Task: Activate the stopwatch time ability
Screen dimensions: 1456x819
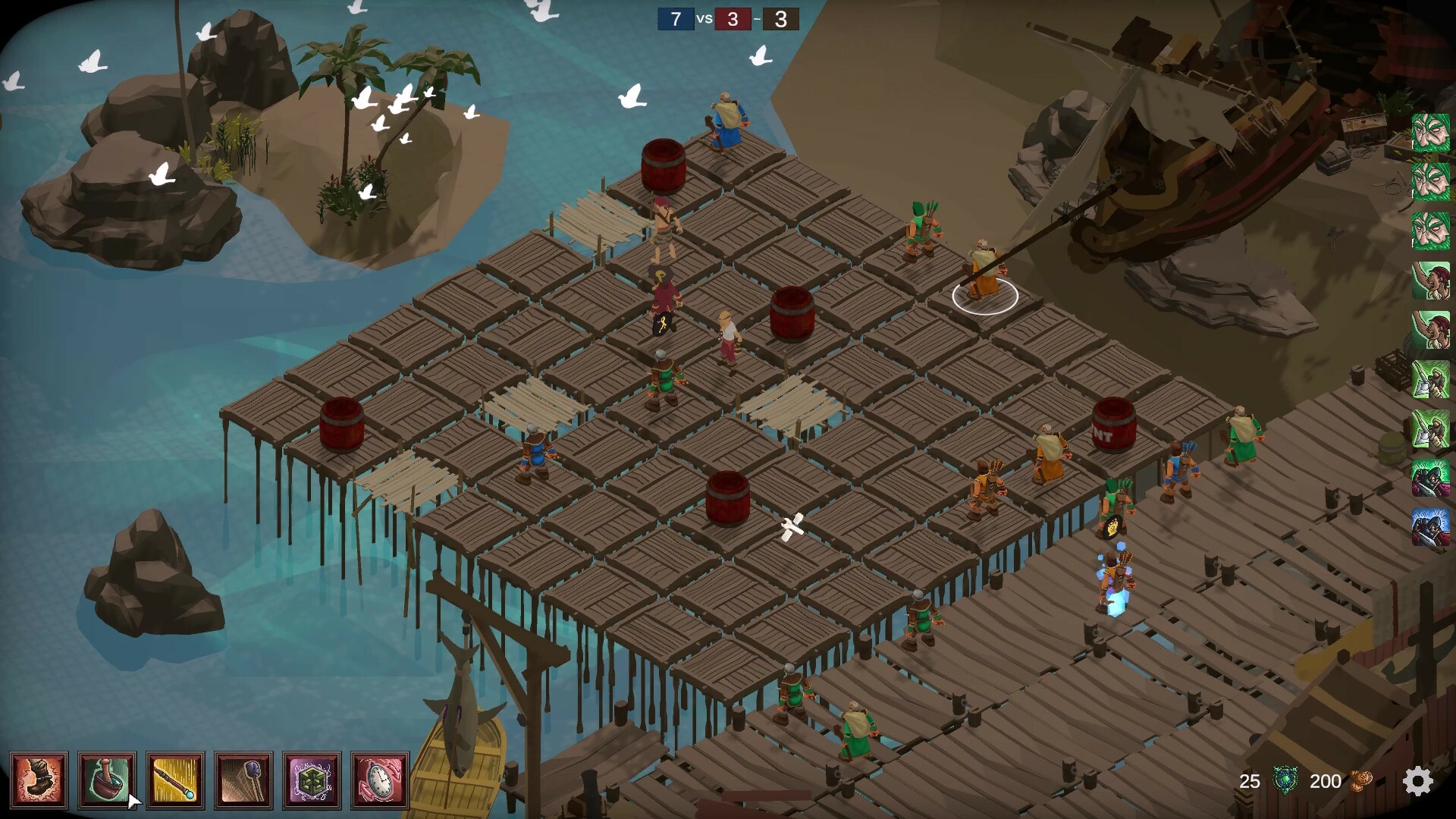Action: 380,780
